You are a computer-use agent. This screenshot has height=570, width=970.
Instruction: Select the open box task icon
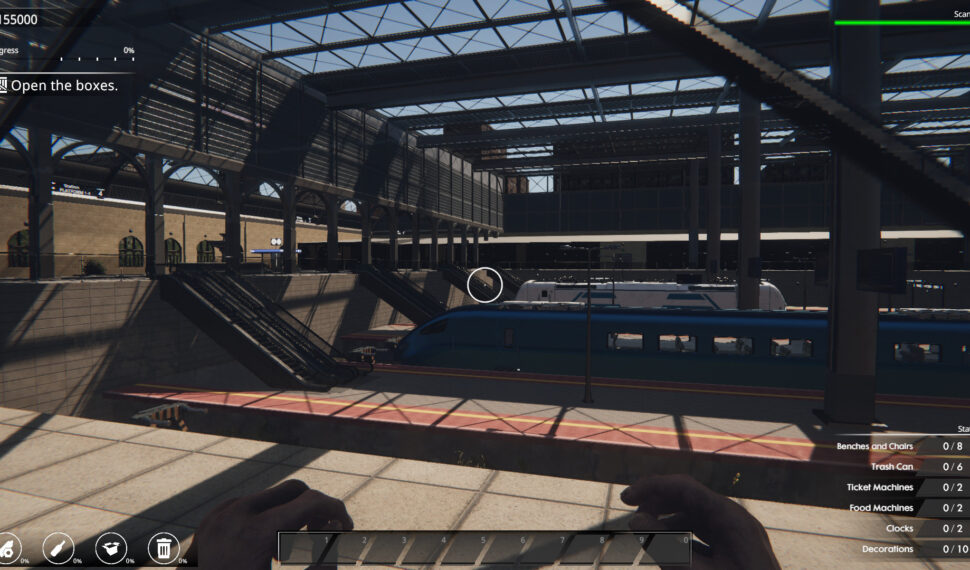click(x=111, y=547)
